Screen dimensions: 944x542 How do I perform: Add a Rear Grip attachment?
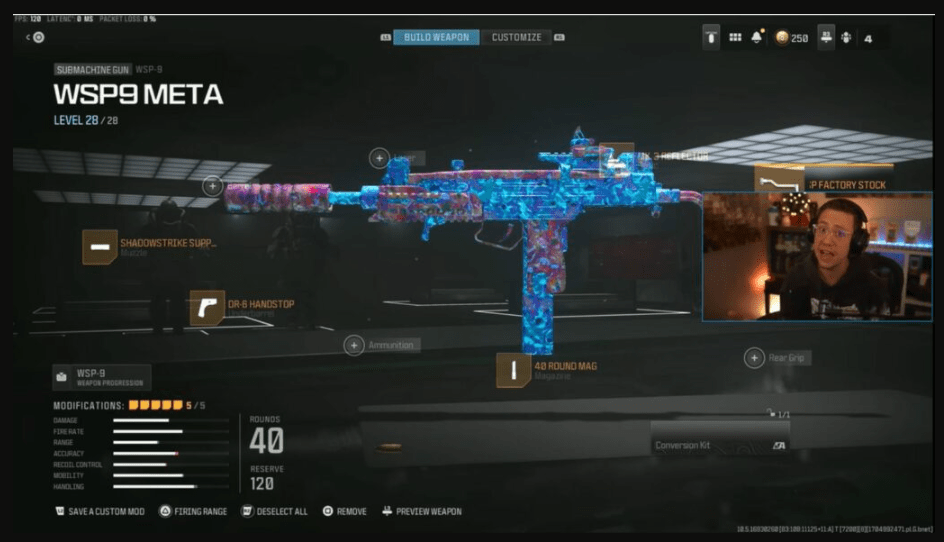754,358
